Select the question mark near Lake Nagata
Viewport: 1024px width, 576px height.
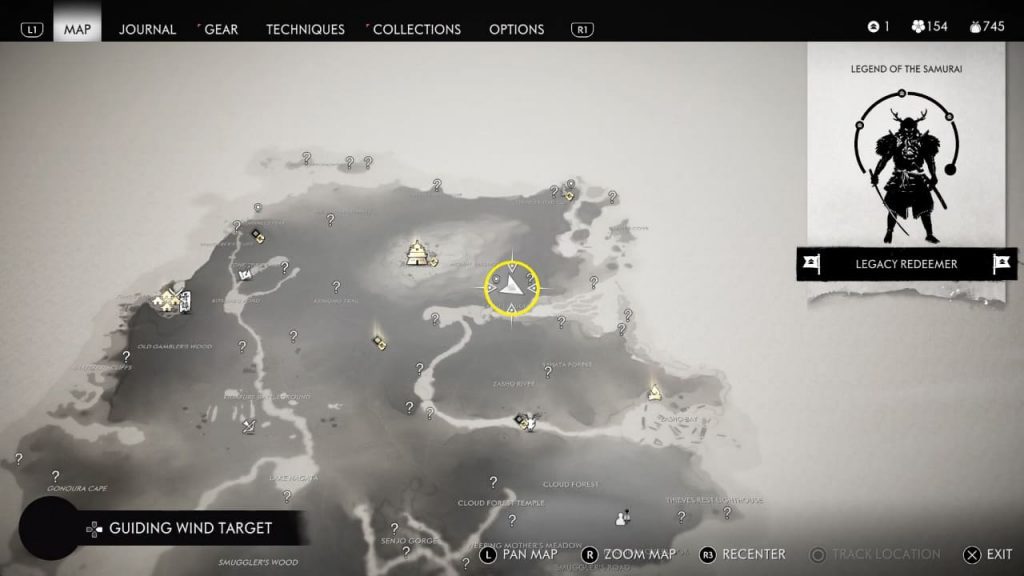[x=287, y=496]
